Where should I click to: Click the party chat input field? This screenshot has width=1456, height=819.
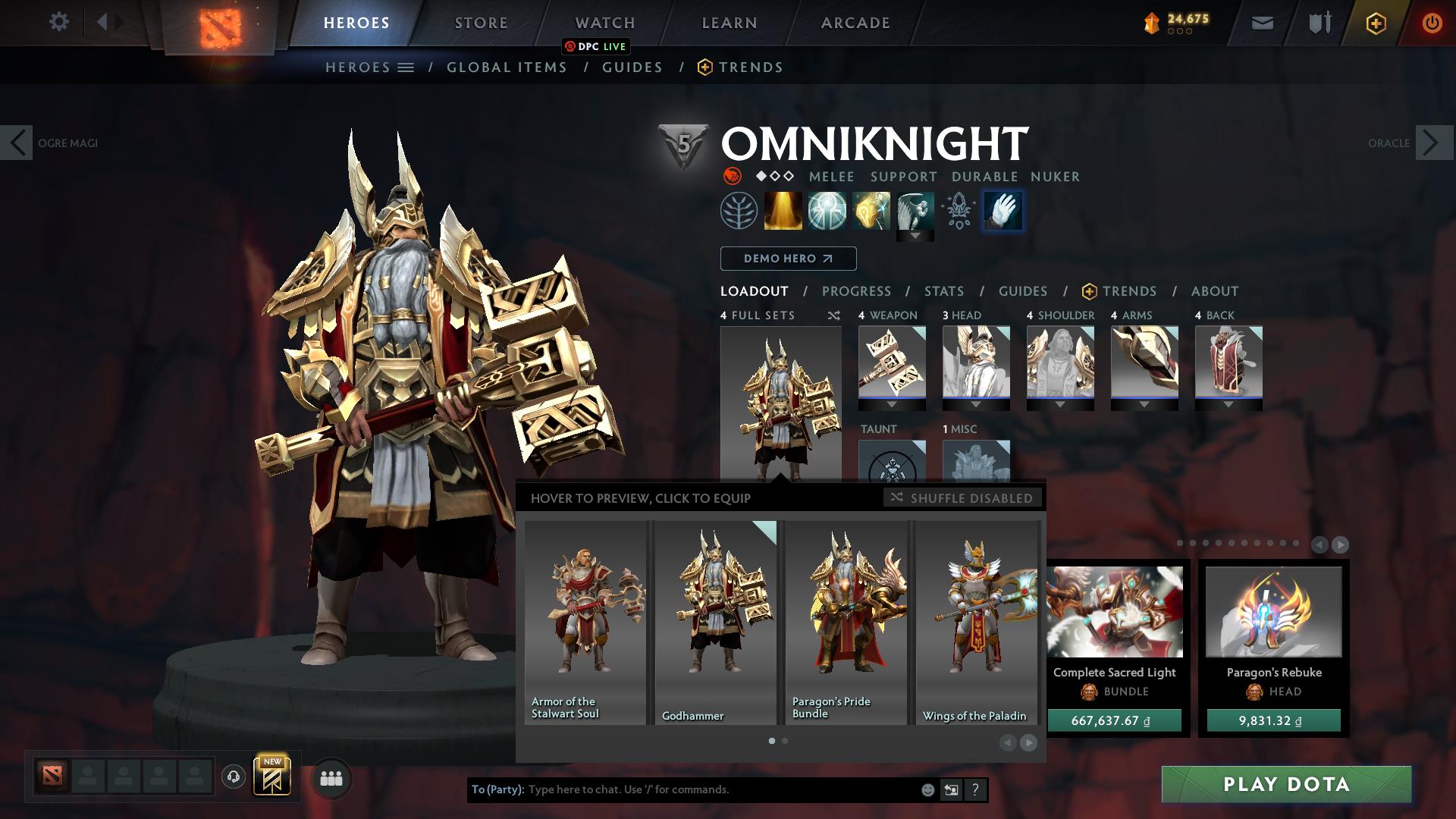point(720,789)
